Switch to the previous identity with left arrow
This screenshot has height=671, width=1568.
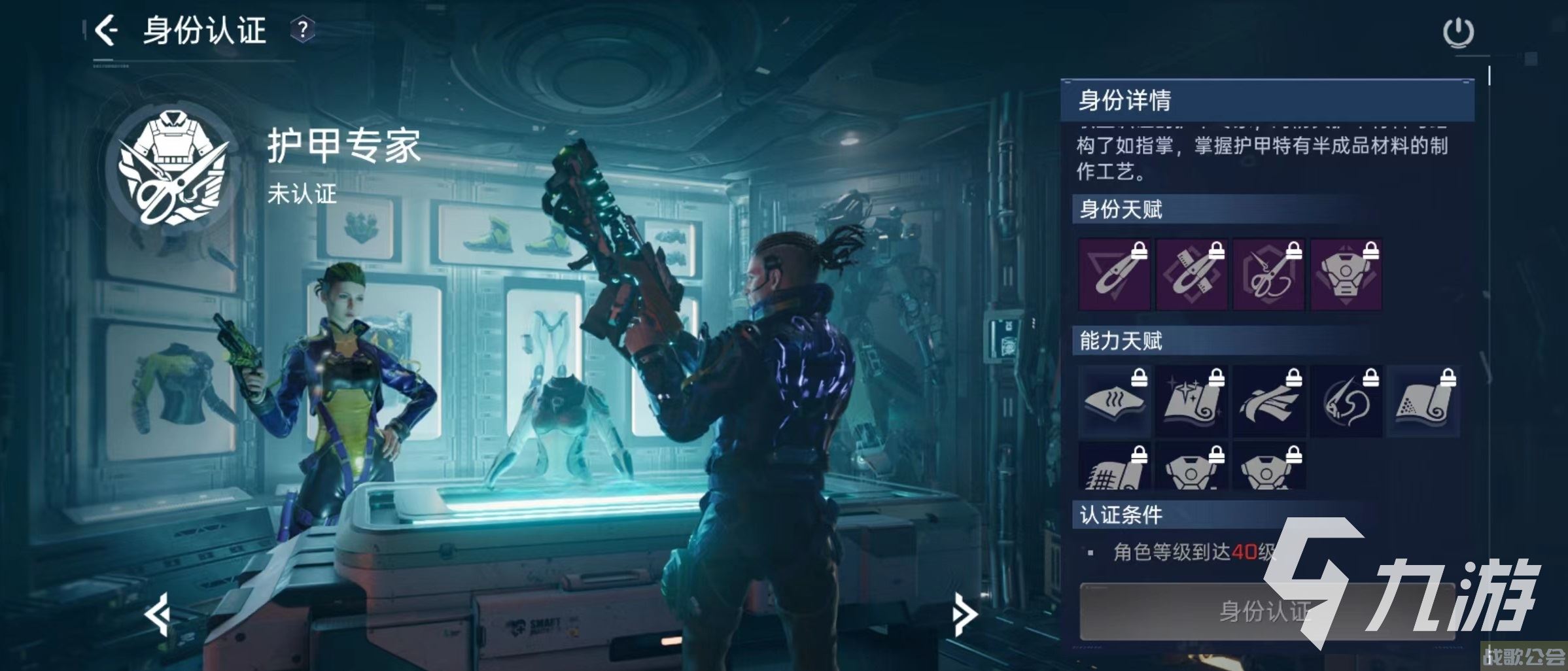158,613
